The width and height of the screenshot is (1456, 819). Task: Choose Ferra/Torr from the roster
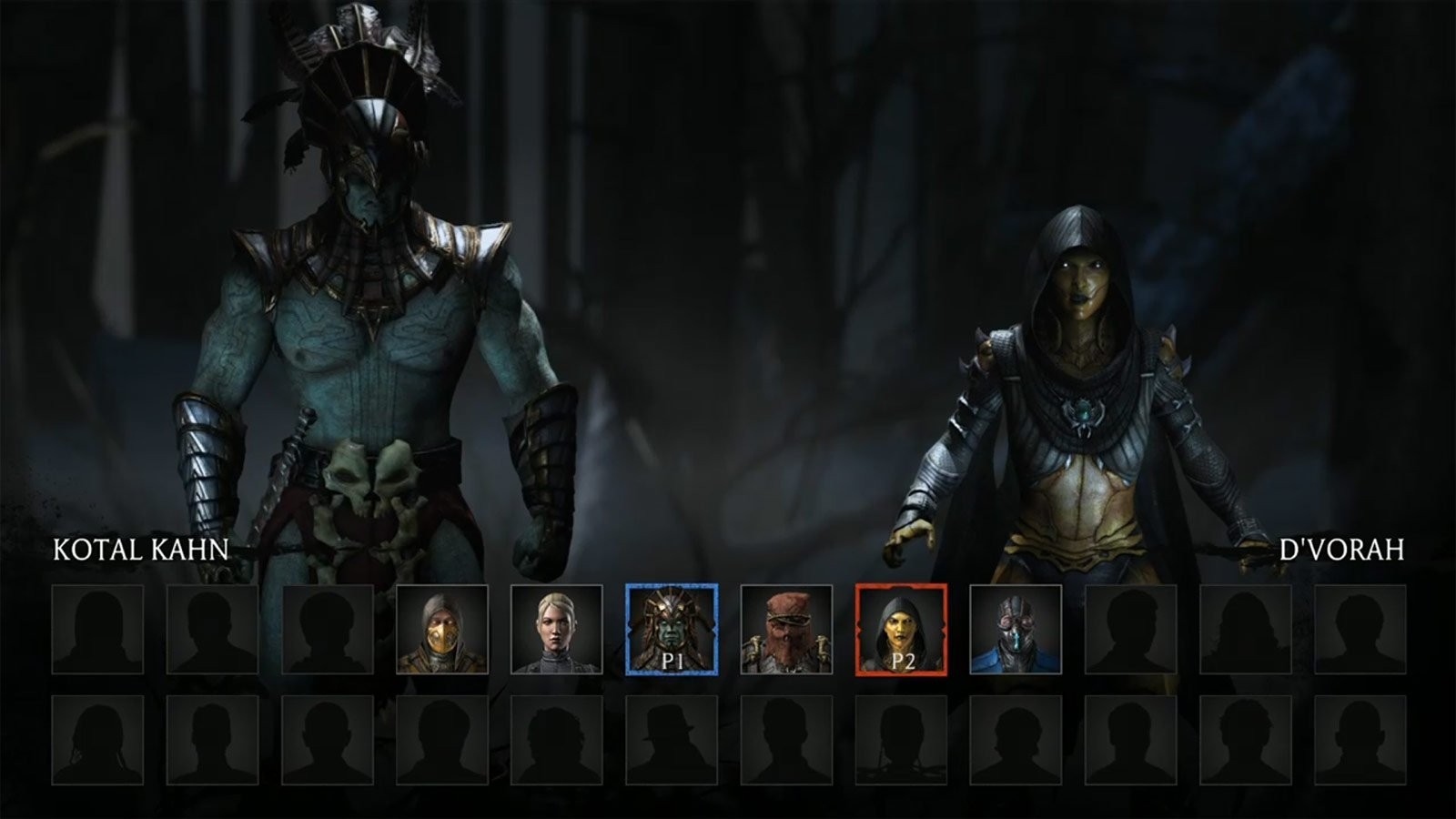789,628
